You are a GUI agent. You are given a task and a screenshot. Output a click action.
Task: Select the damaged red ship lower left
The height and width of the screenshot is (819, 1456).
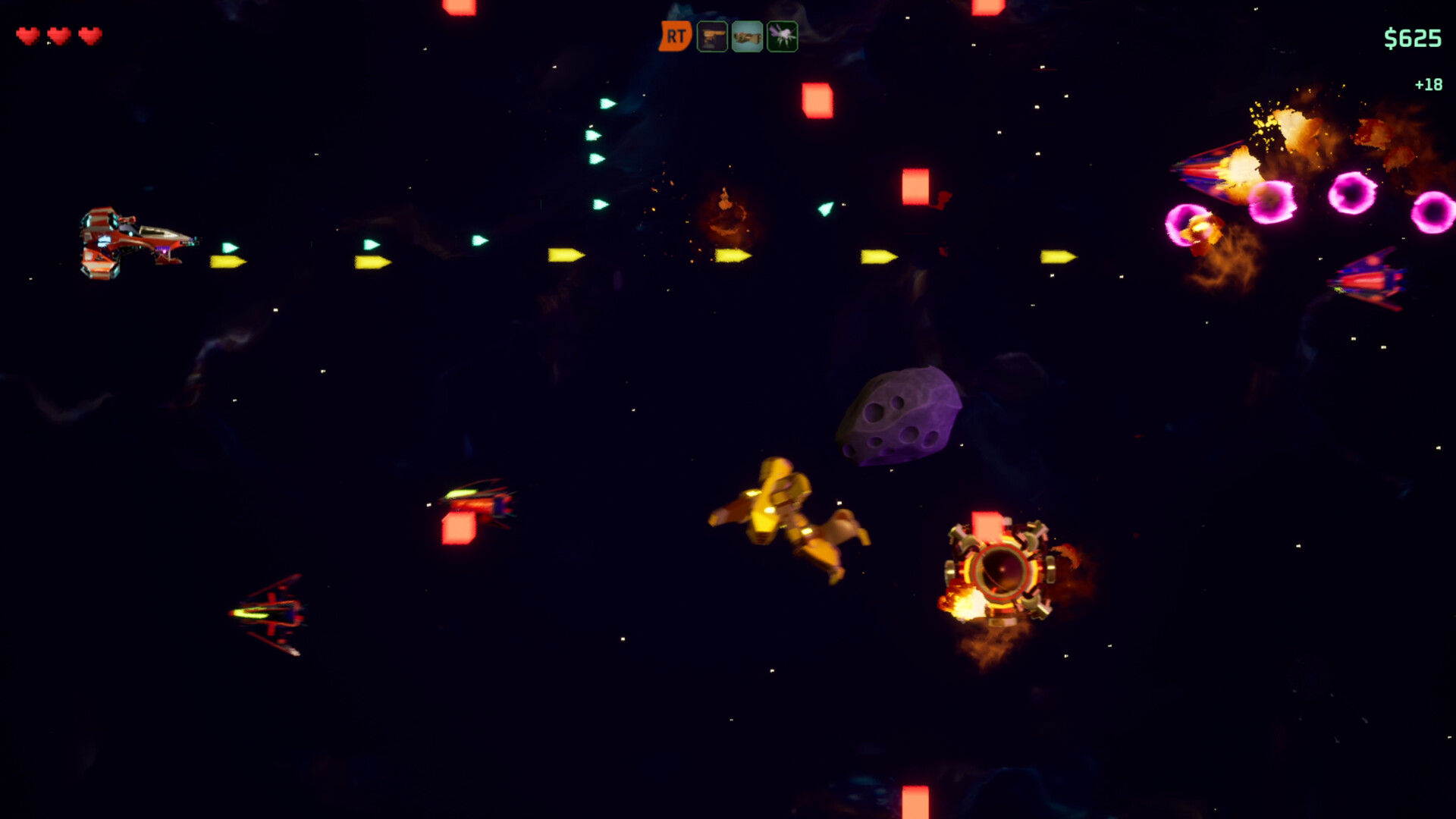(x=269, y=614)
